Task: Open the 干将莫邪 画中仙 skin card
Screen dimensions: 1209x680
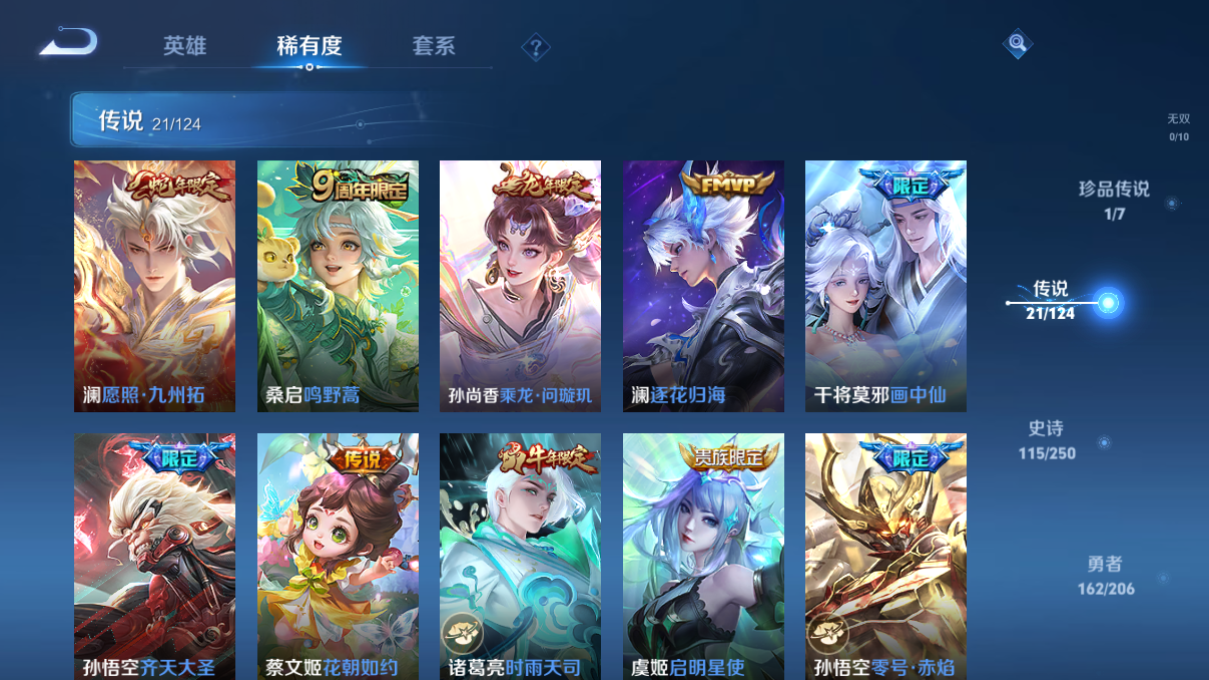Action: click(x=885, y=286)
